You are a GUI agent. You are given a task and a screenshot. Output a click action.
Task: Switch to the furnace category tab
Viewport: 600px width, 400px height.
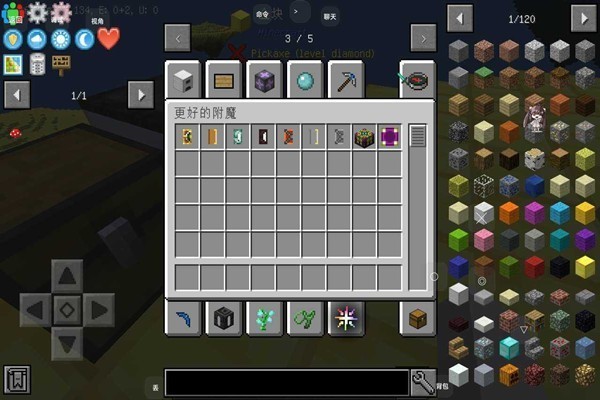point(184,80)
